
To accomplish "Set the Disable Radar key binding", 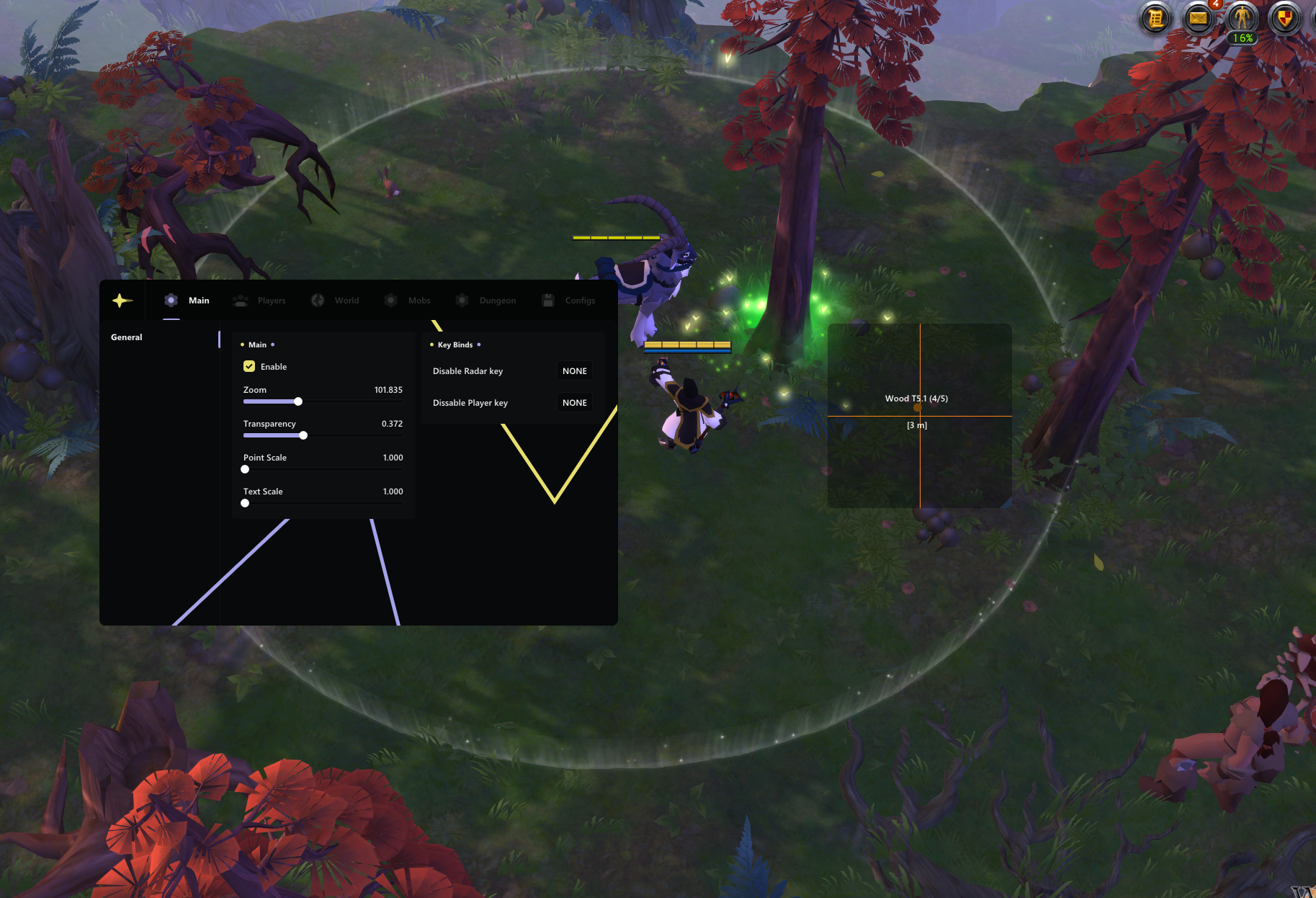I will point(574,371).
